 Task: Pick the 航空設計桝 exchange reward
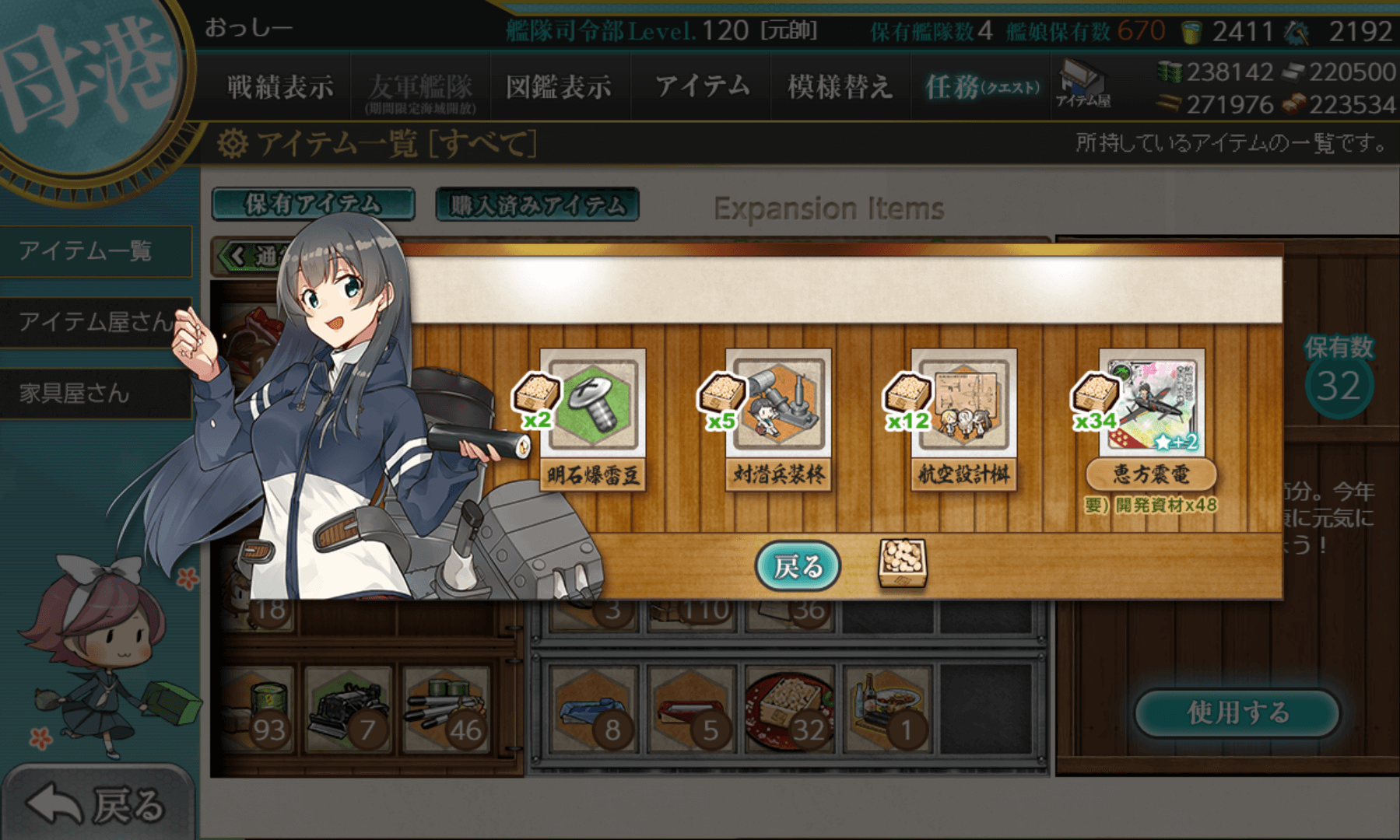(x=964, y=418)
